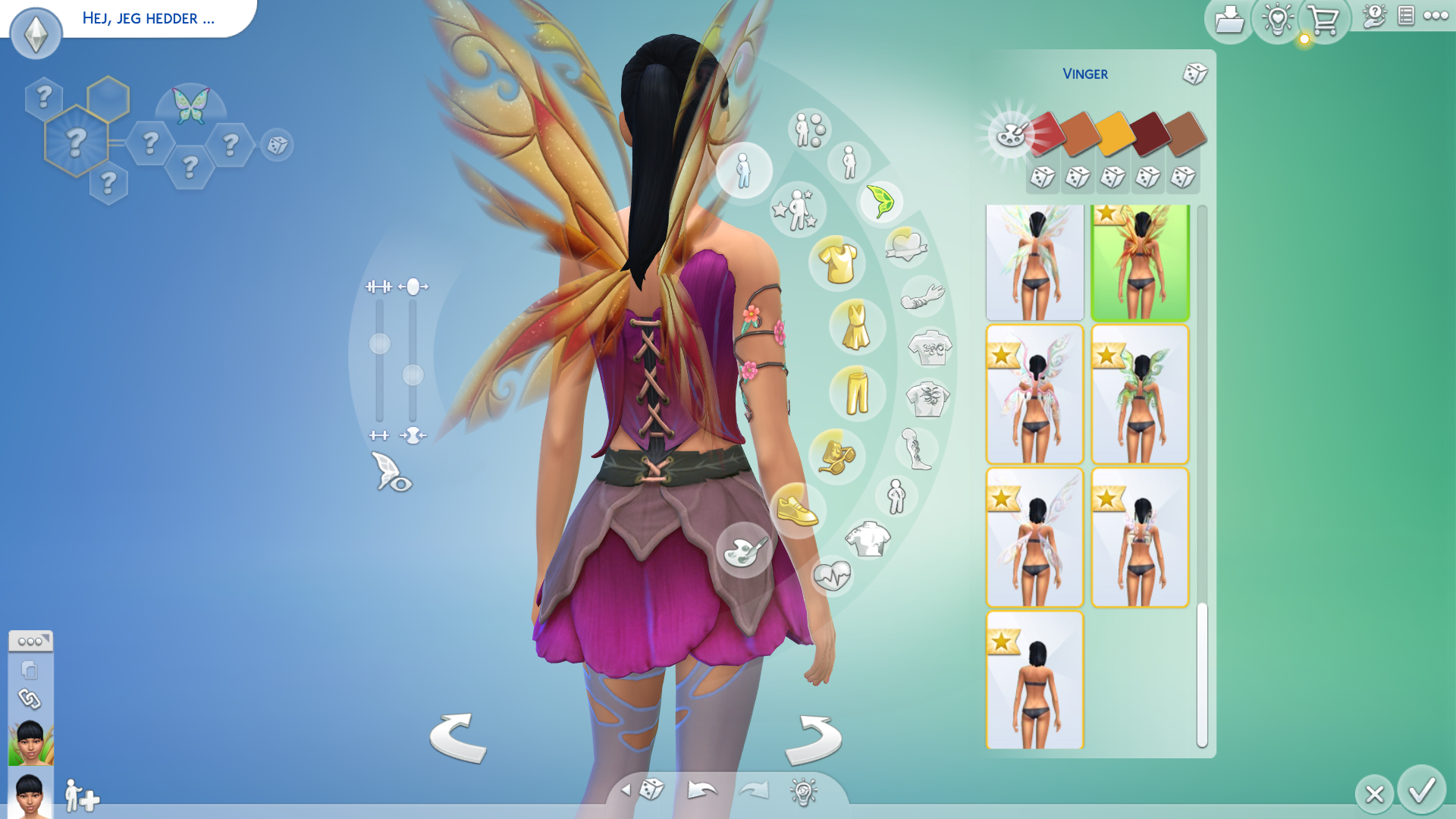Confirm the Sim with the checkmark button

pos(1422,790)
